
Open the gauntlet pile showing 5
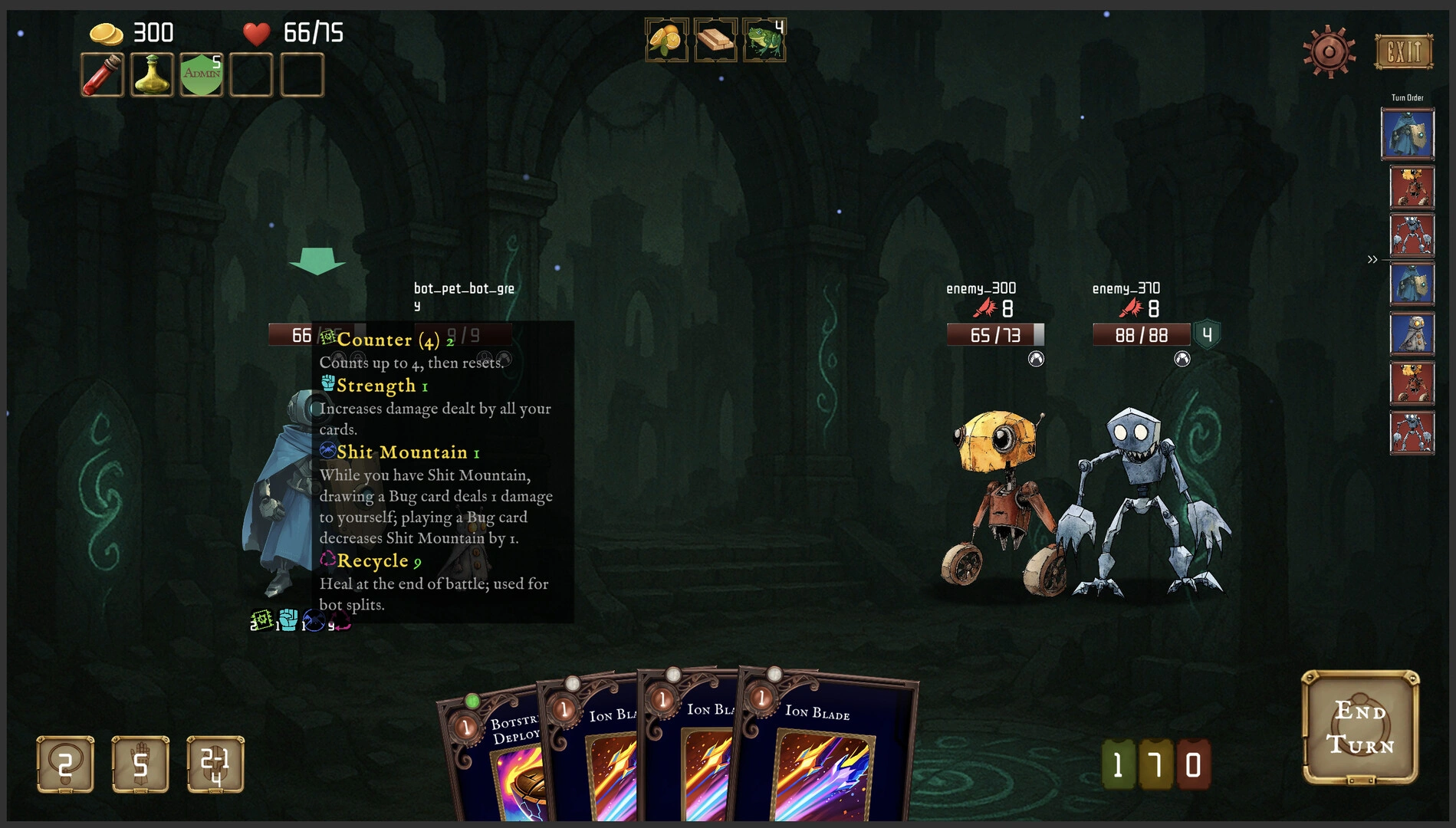140,764
